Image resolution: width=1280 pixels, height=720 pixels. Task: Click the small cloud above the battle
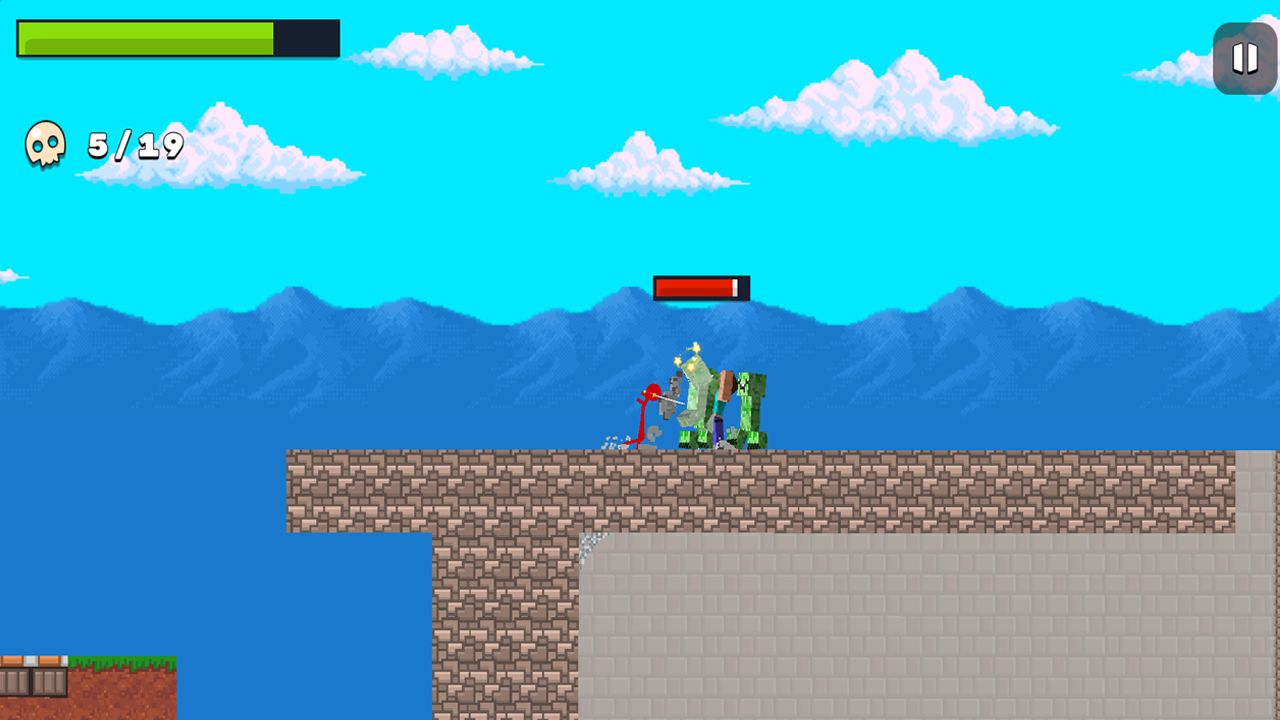tap(640, 165)
